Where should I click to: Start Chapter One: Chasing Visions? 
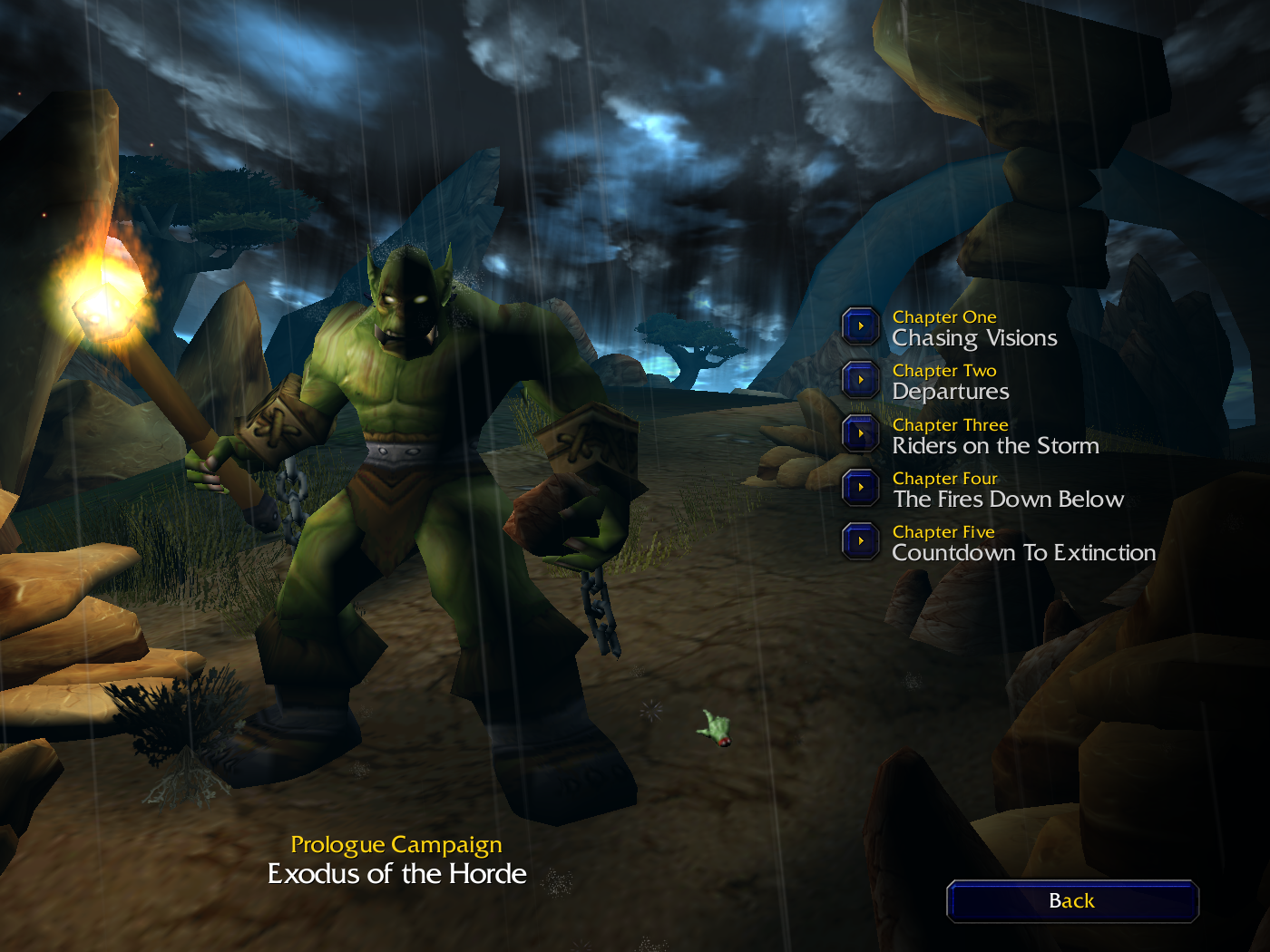861,326
